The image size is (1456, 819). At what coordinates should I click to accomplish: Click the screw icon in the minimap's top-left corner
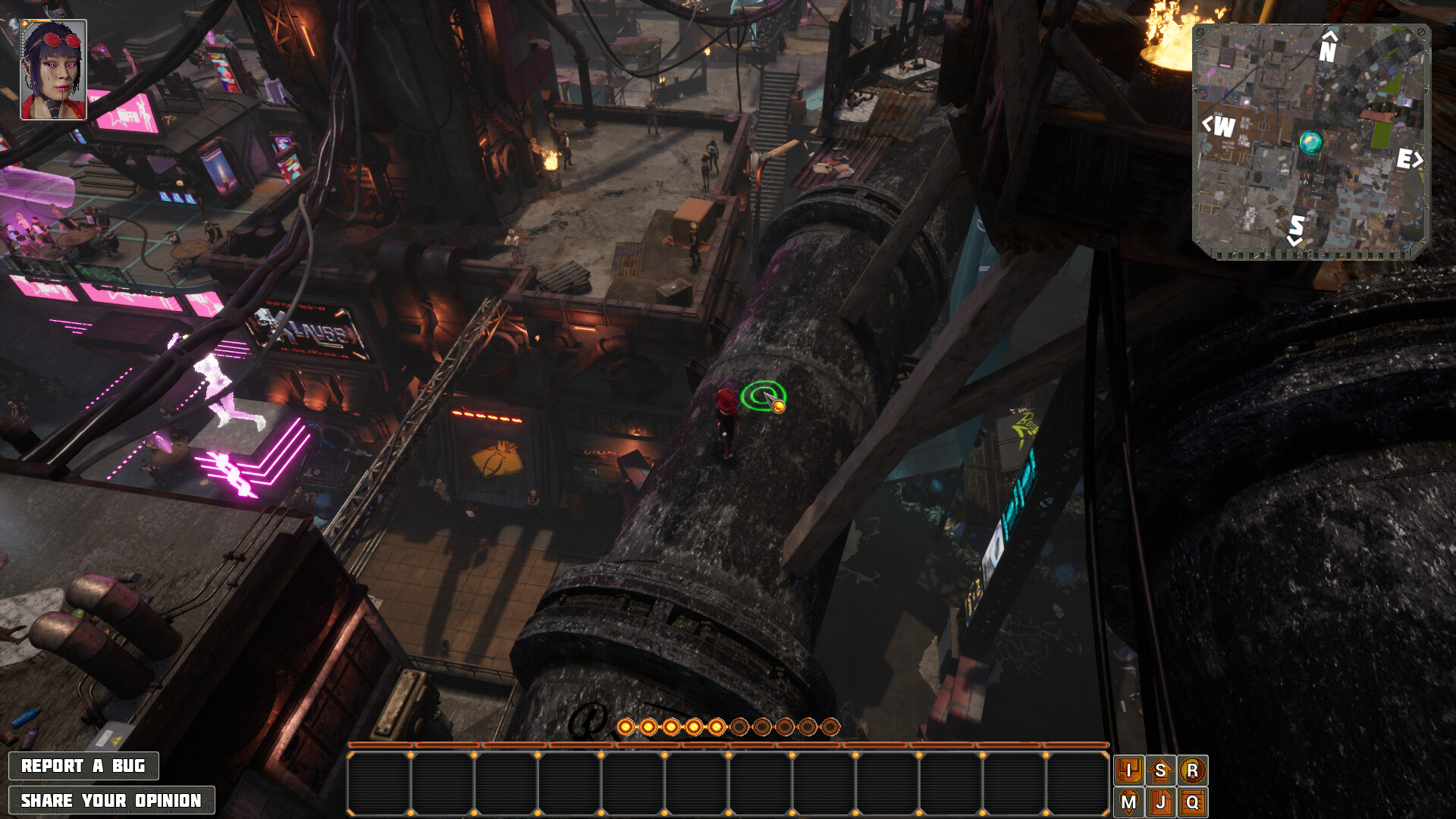point(1200,33)
